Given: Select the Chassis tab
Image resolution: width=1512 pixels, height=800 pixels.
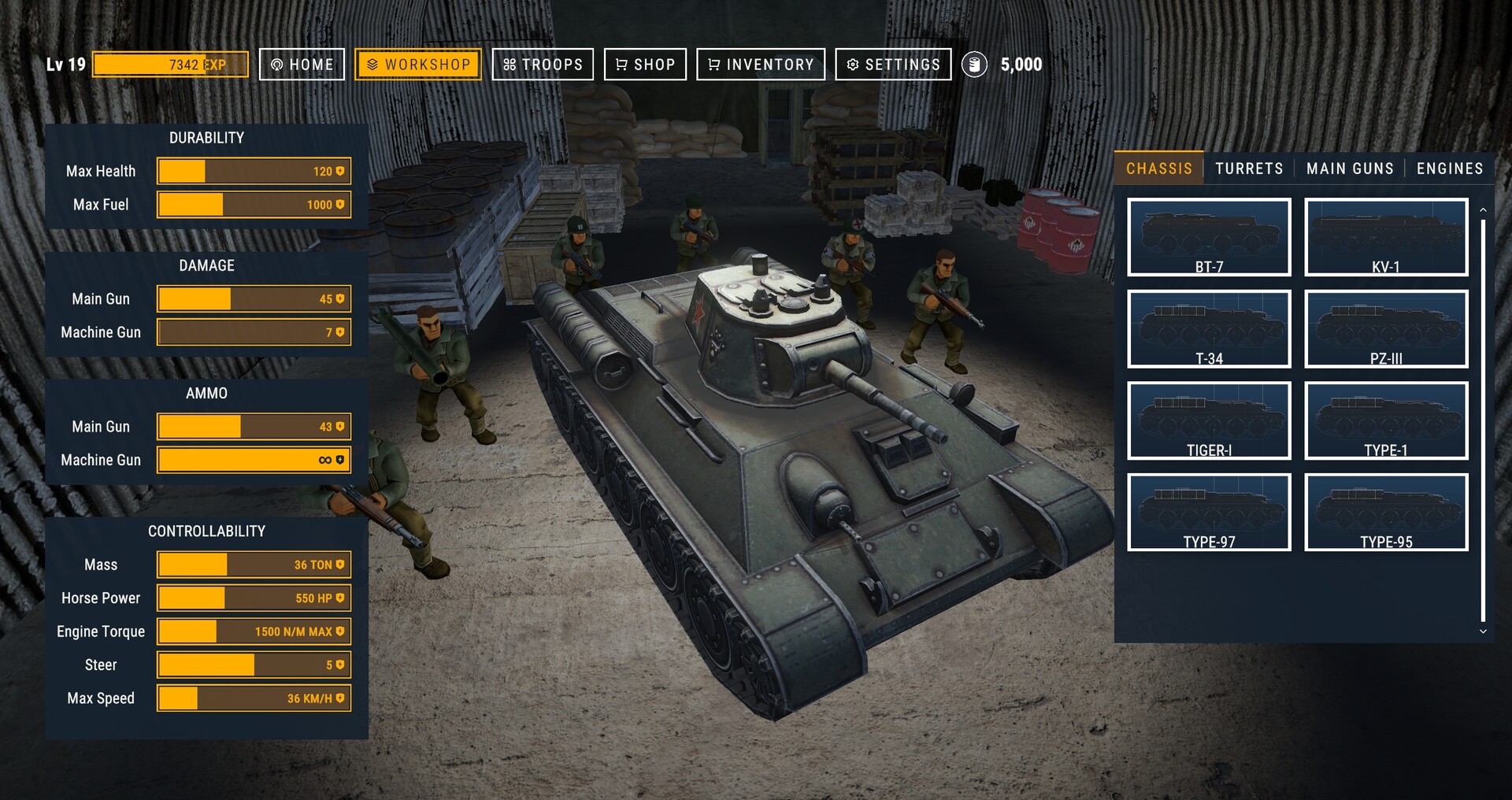Looking at the screenshot, I should click(1158, 168).
